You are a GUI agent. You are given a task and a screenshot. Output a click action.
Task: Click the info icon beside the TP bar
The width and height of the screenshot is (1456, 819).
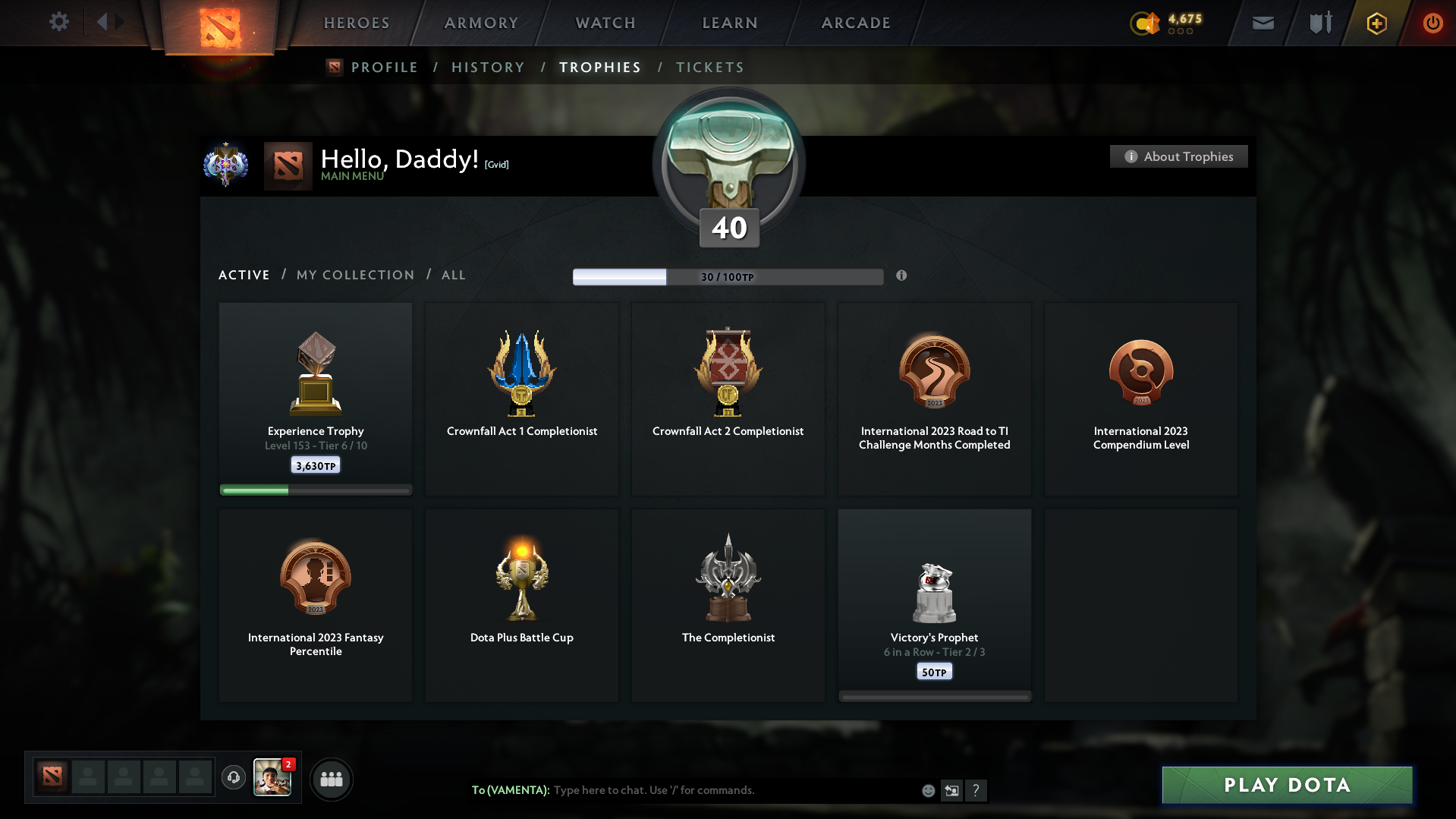[902, 276]
